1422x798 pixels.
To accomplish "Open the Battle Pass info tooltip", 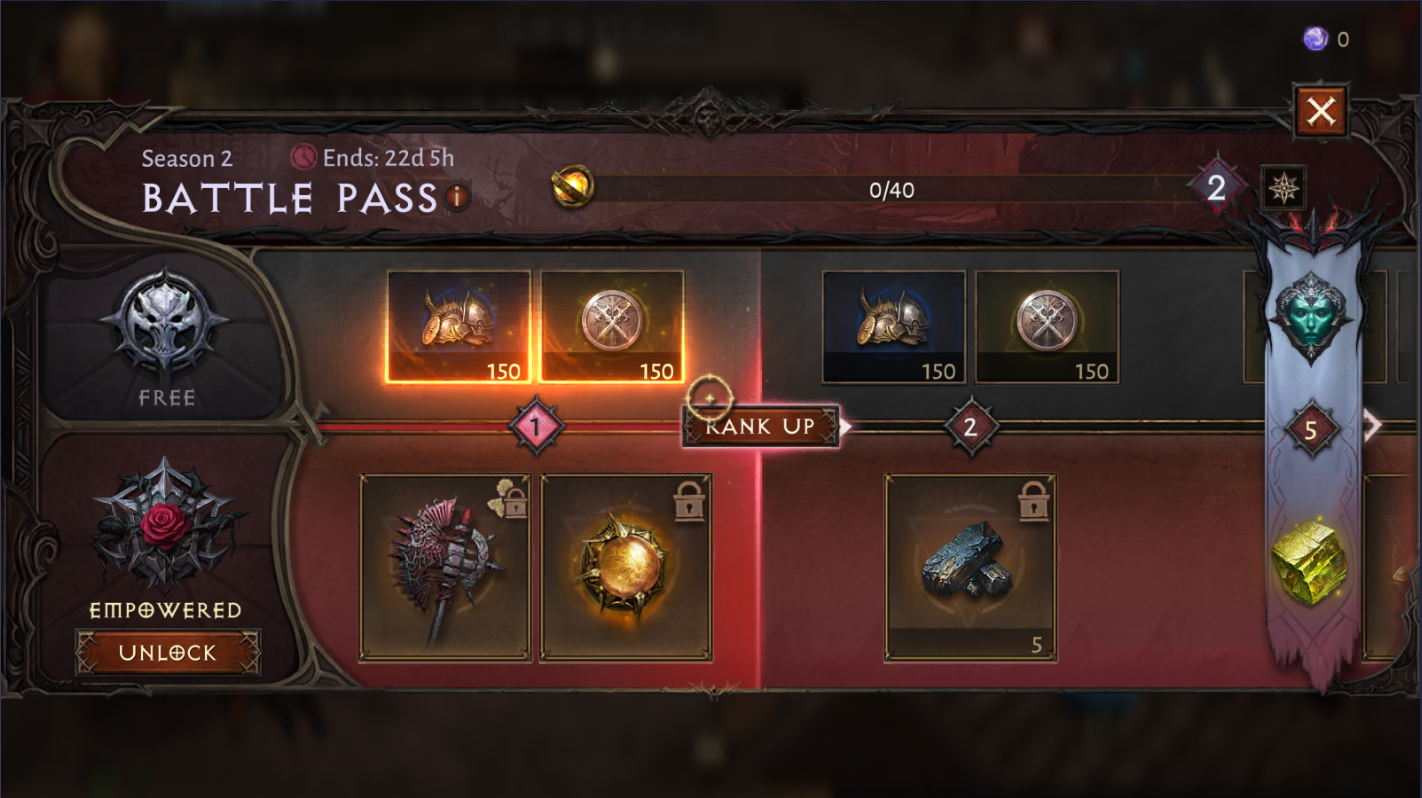I will (456, 198).
